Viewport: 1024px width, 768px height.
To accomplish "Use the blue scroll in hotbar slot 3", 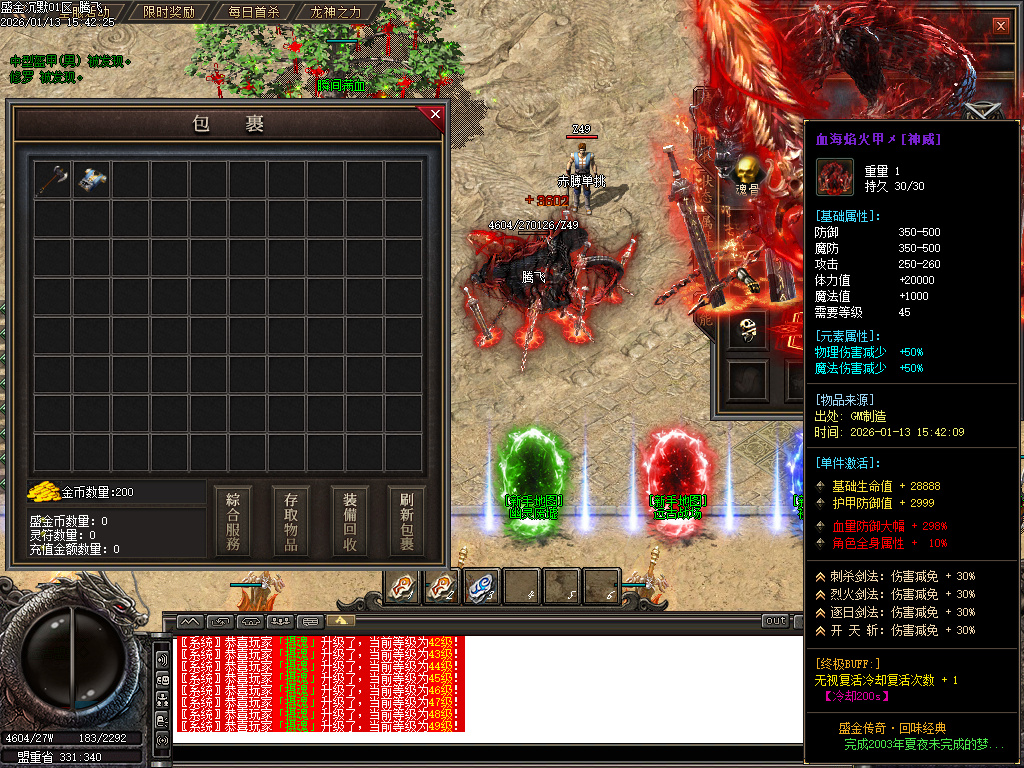I will pos(483,586).
